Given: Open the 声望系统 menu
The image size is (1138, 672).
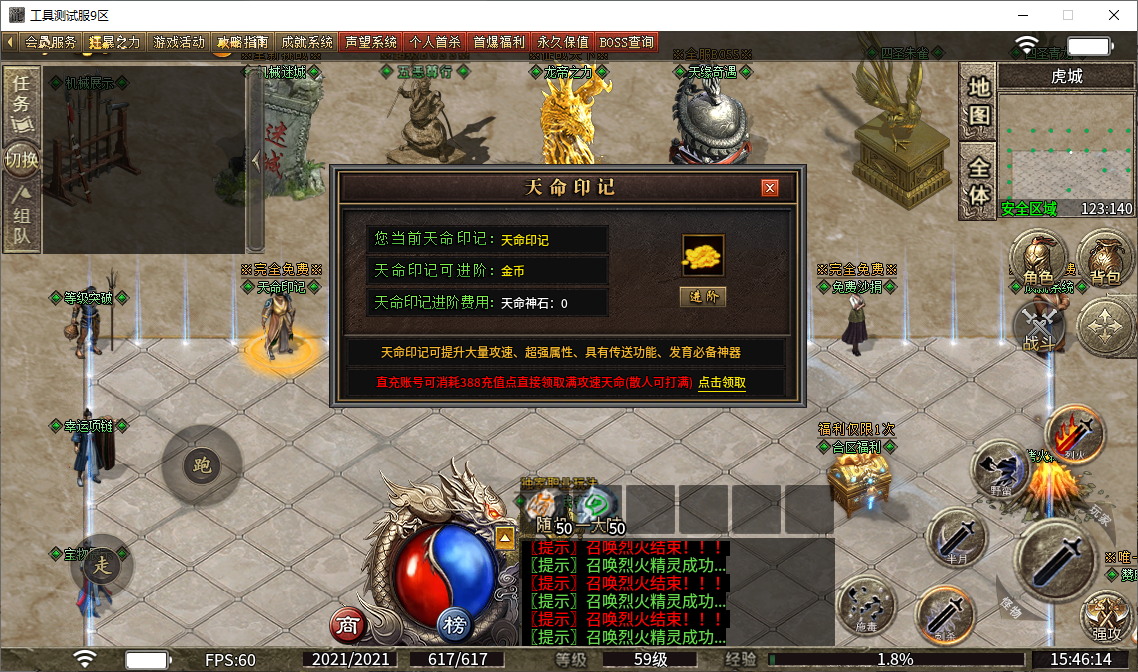Looking at the screenshot, I should pos(371,42).
